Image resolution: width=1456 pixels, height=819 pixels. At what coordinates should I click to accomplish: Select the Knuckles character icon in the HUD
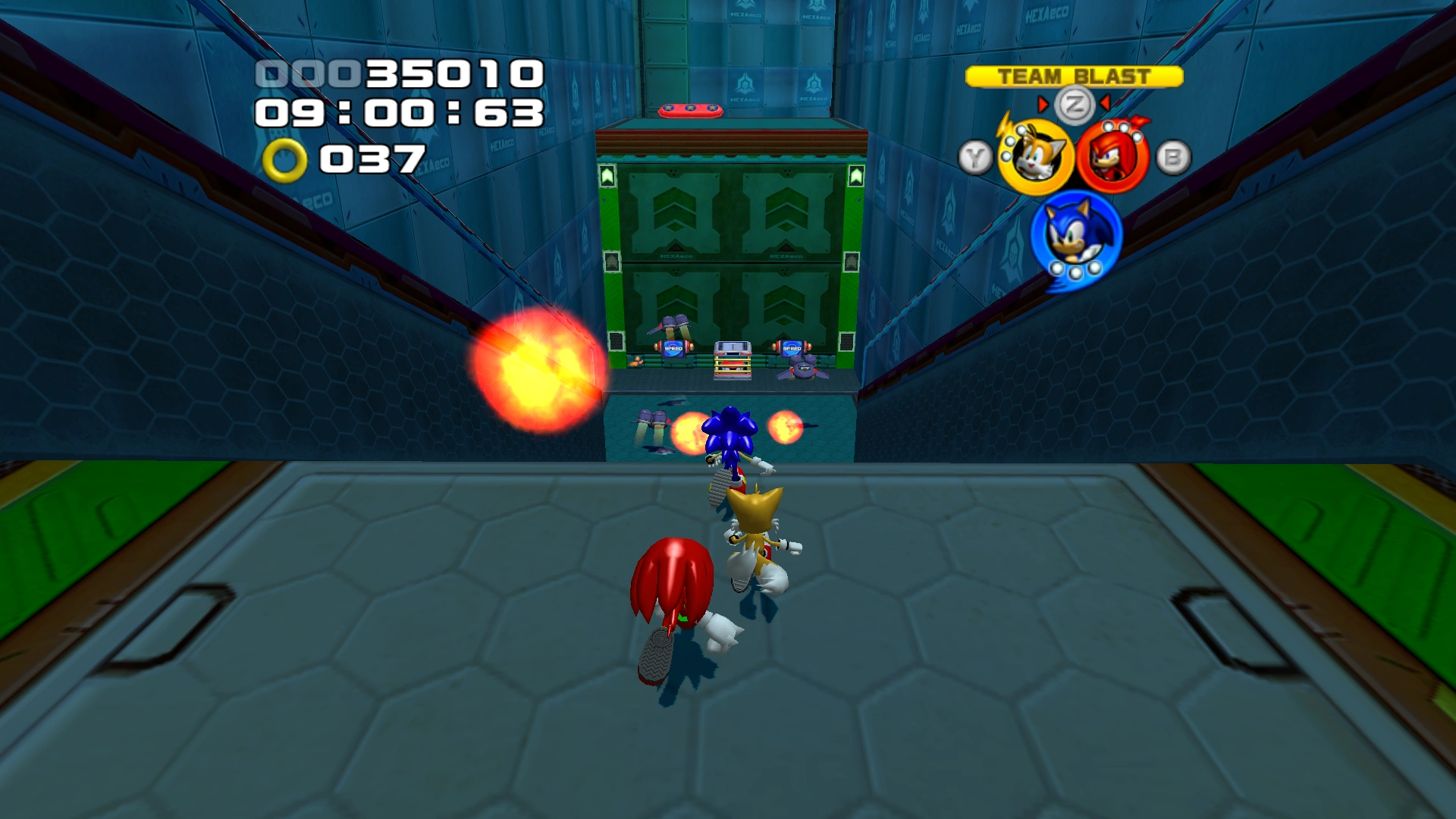click(x=1115, y=155)
